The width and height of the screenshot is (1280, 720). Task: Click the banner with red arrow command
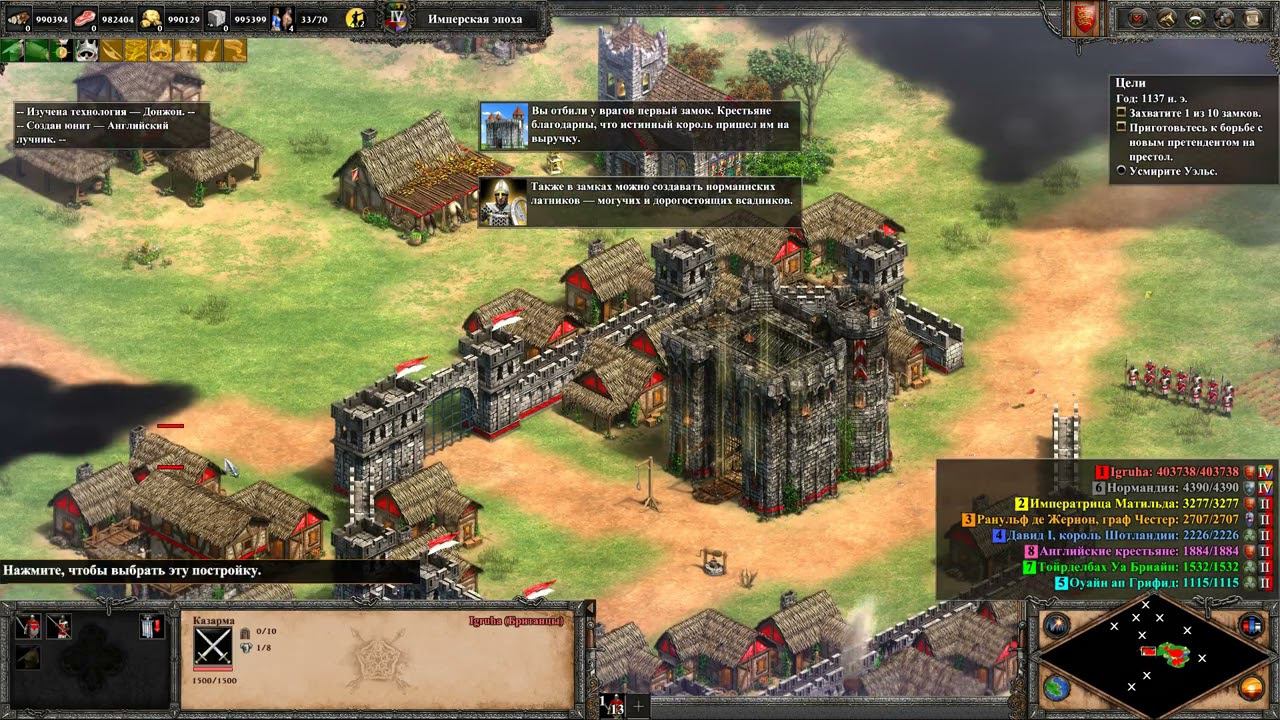[151, 627]
